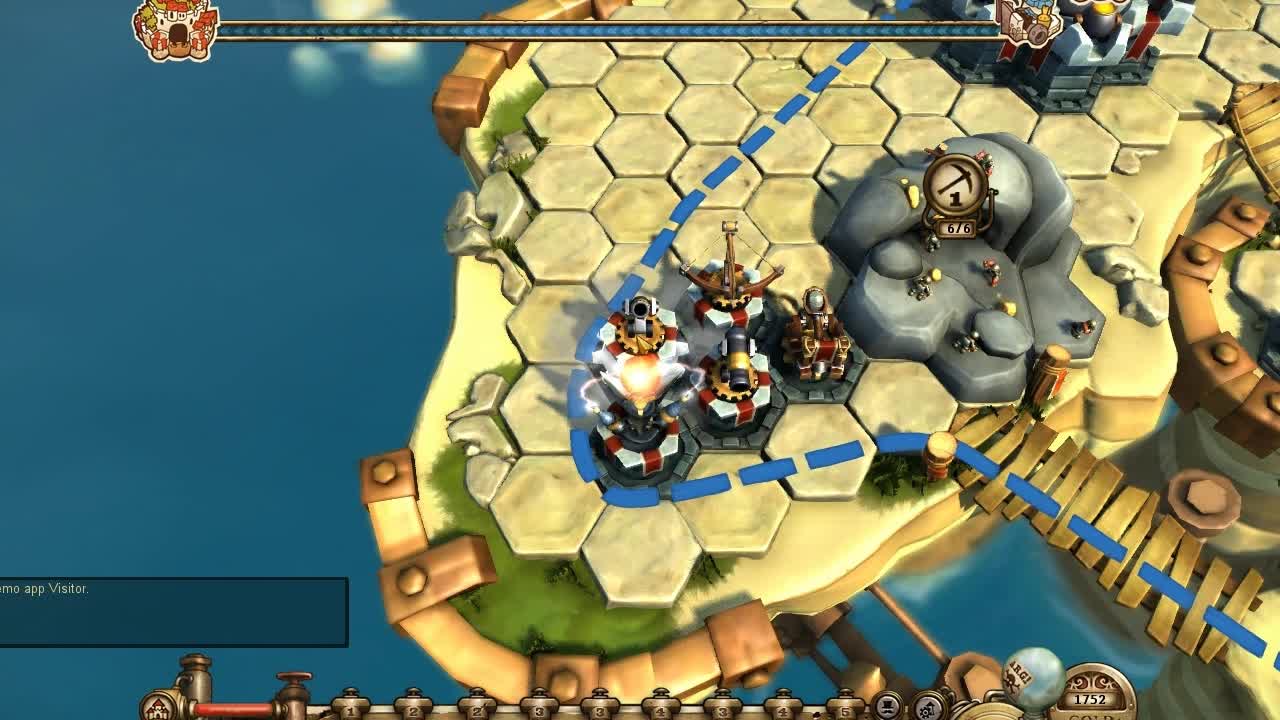Click the house icon at the toolbar's left end
This screenshot has height=720, width=1280.
[x=158, y=706]
